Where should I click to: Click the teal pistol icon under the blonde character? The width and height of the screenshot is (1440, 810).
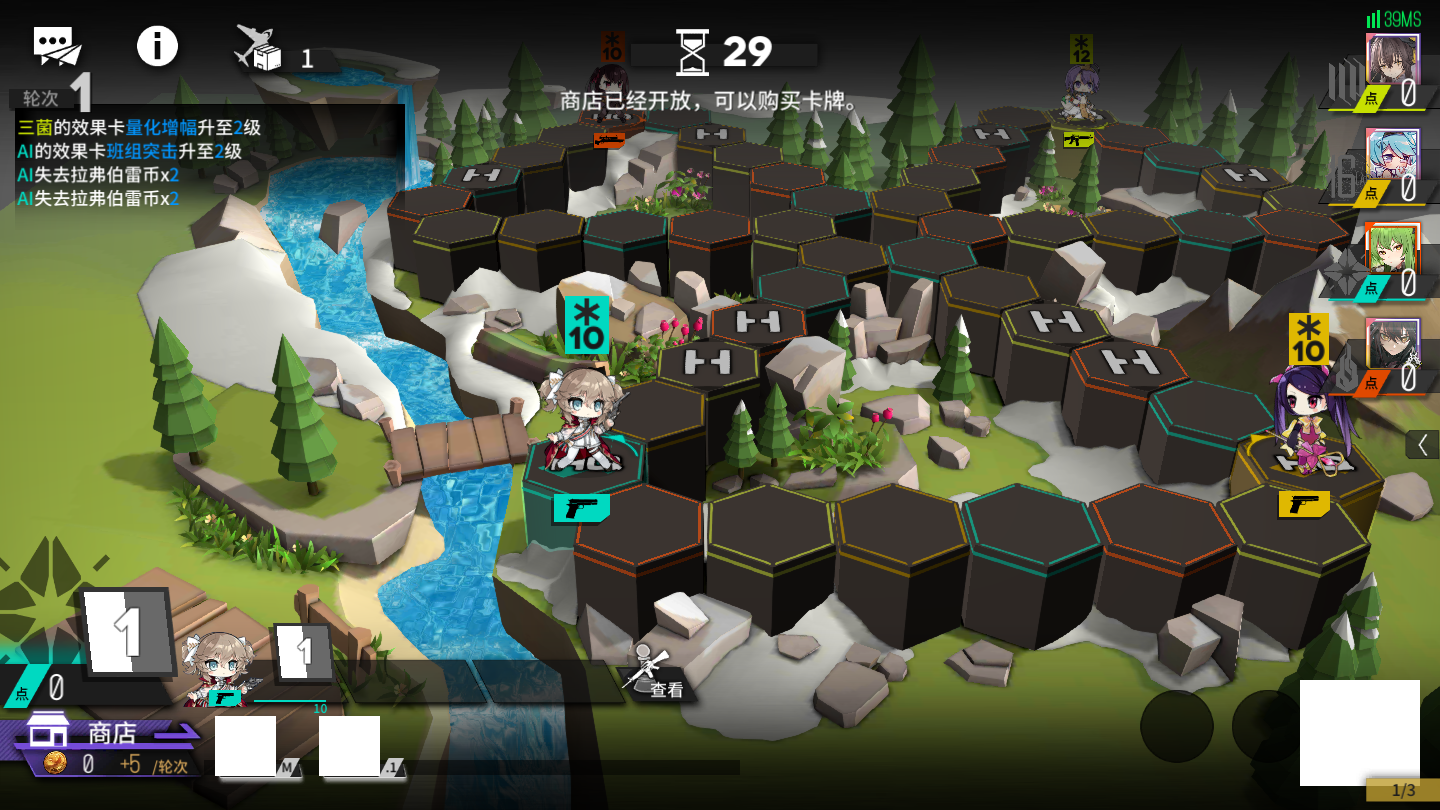click(x=581, y=509)
